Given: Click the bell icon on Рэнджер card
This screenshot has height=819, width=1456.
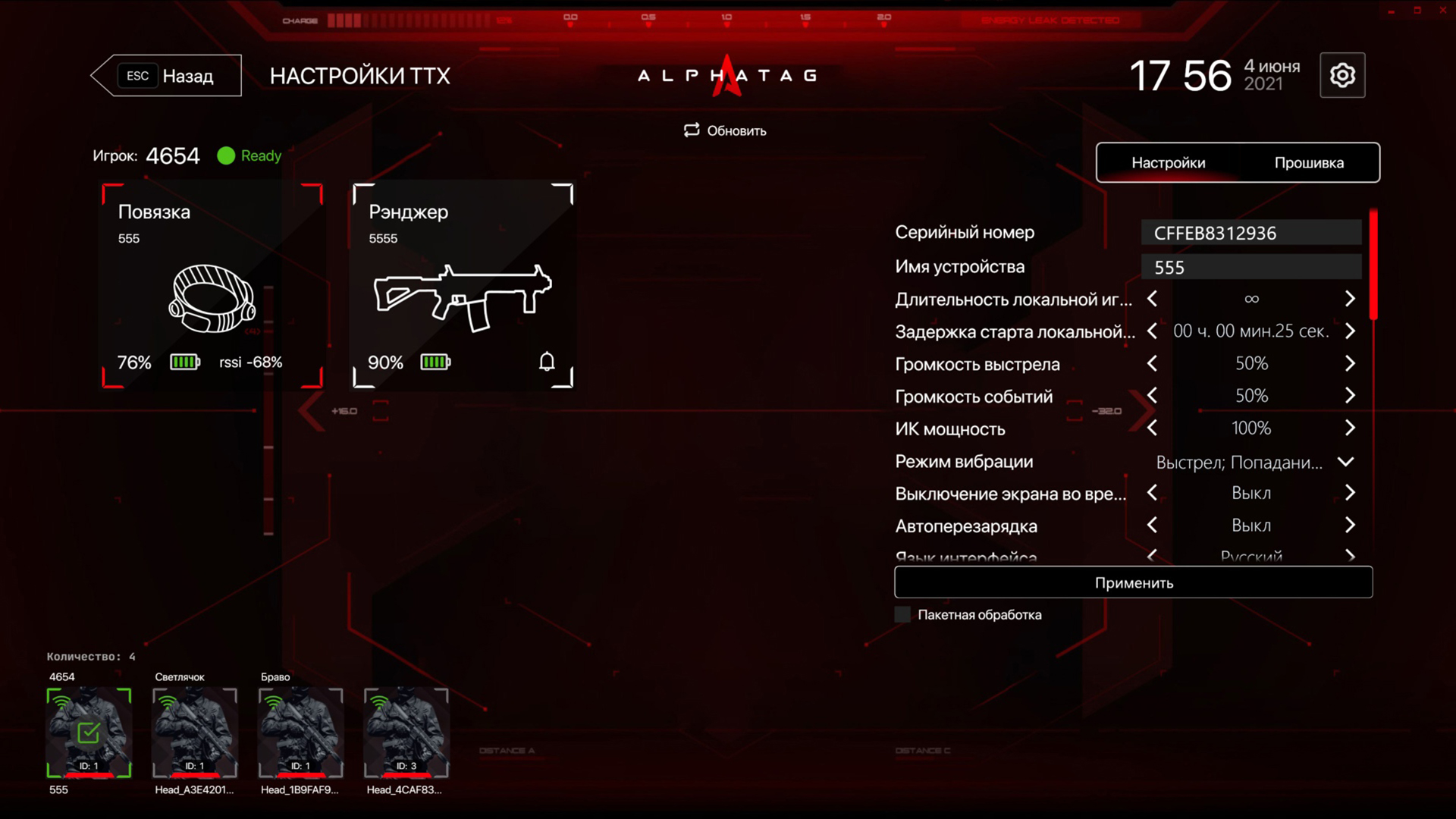Looking at the screenshot, I should [547, 362].
